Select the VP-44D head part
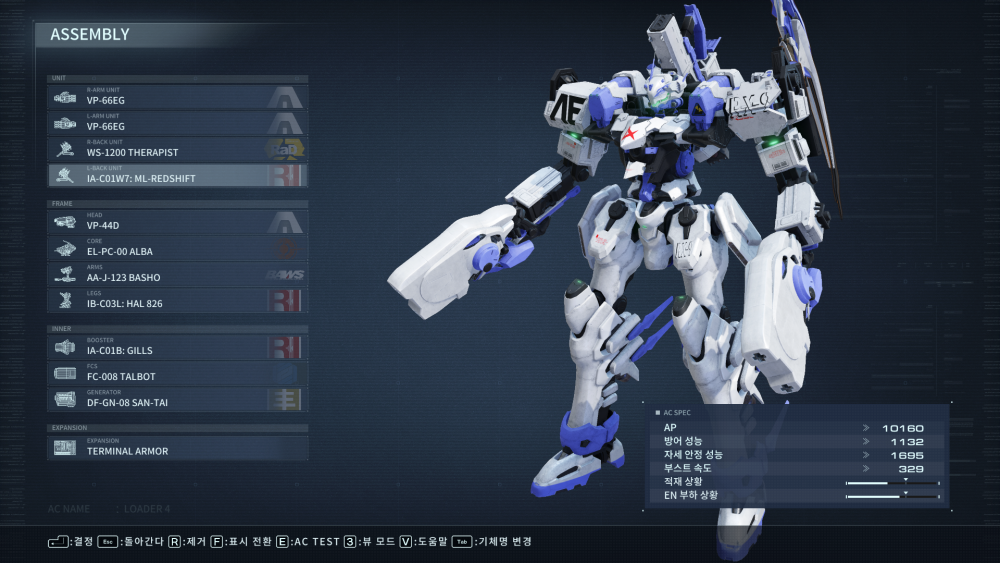 click(177, 222)
